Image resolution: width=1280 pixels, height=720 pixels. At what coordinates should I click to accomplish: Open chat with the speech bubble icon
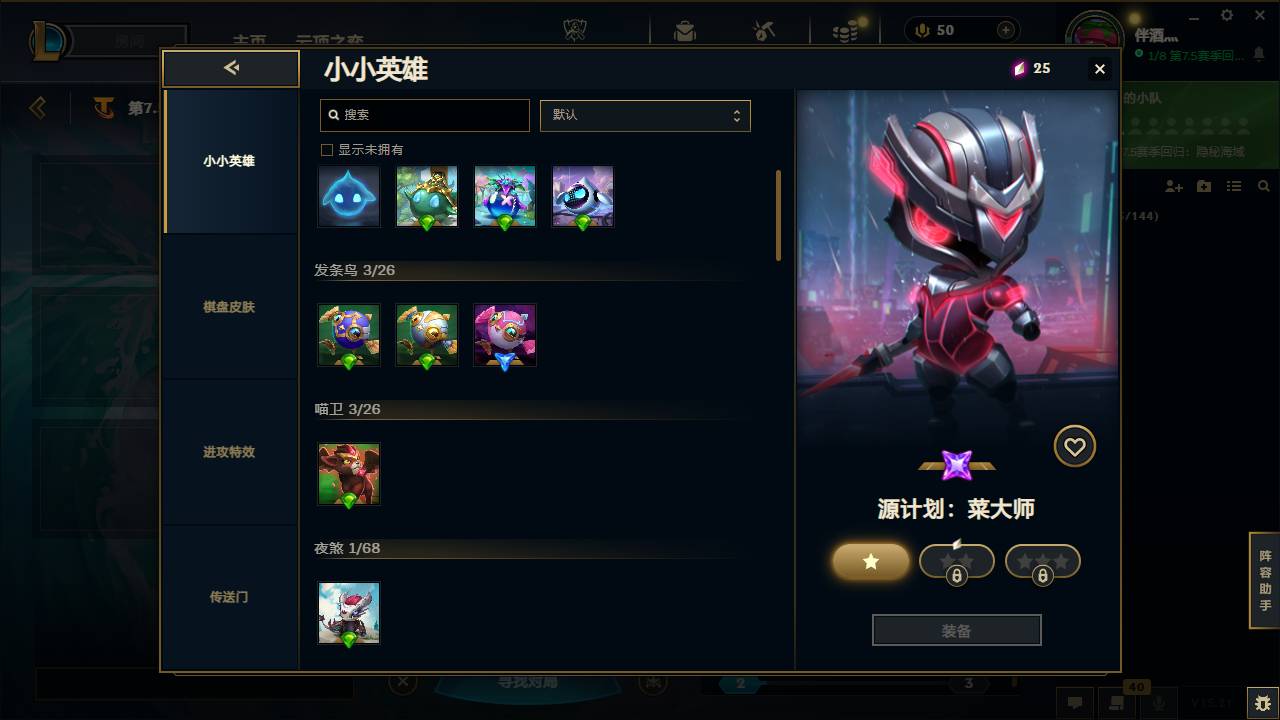click(1075, 703)
